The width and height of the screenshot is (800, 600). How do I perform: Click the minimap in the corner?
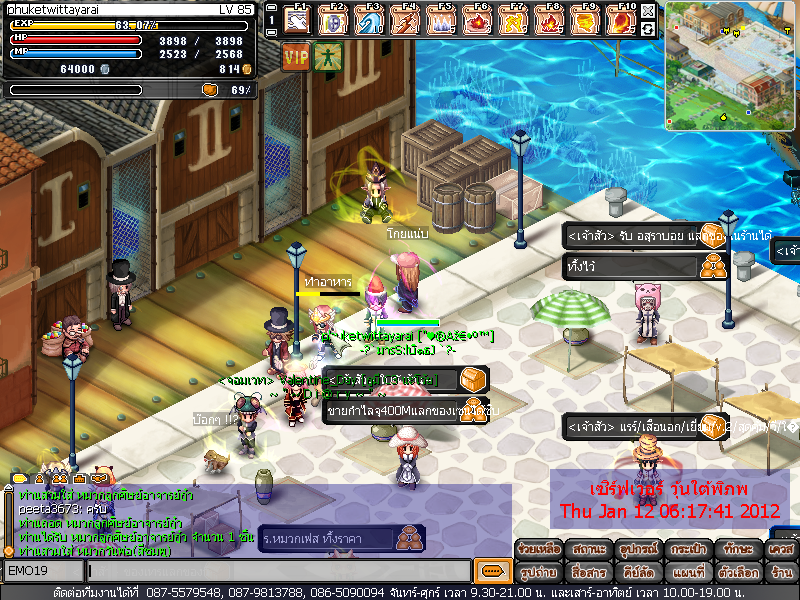pos(731,52)
